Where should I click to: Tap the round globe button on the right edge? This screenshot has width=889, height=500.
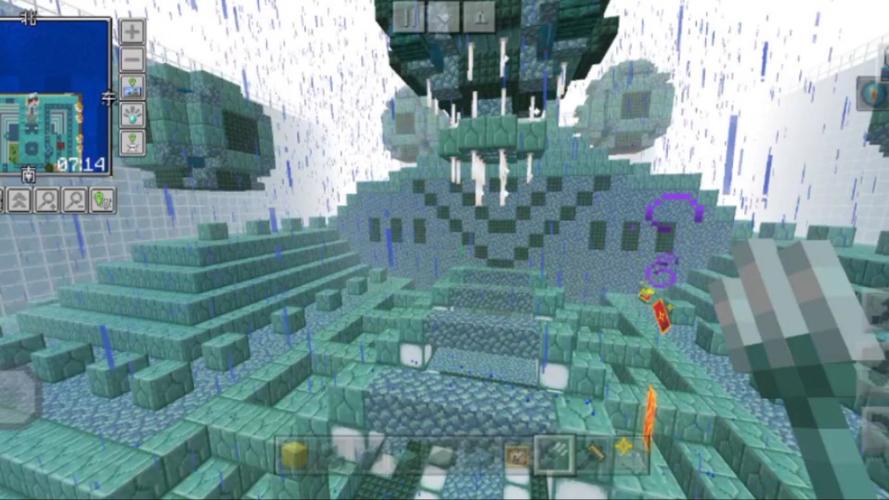[873, 94]
